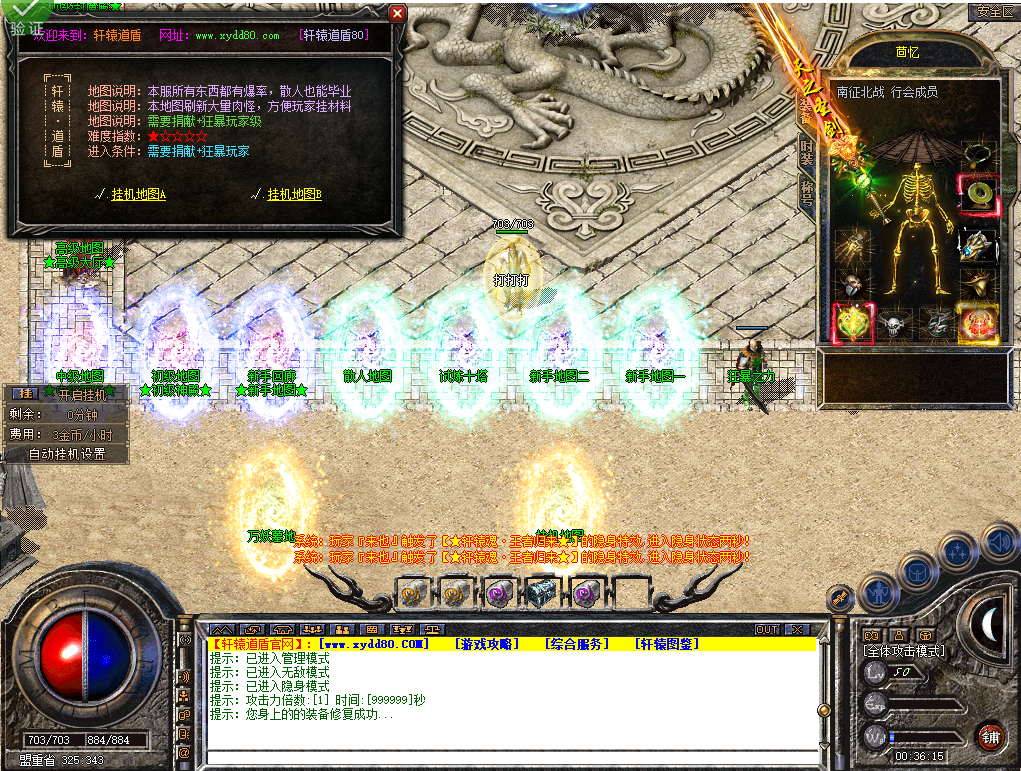Open the 游戏攻略 game guide link

pyautogui.click(x=485, y=644)
